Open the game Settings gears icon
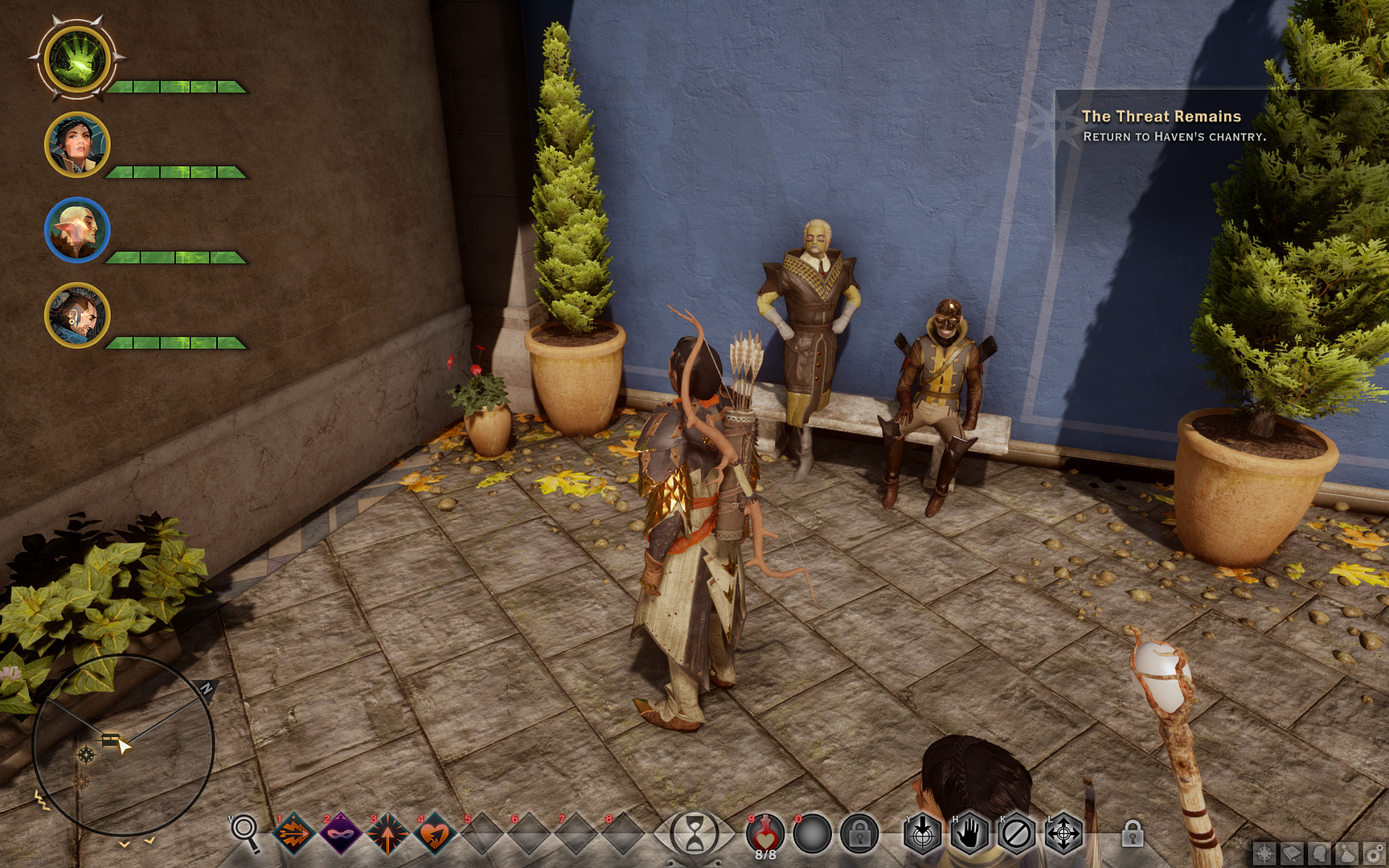Screen dimensions: 1389x868 tap(1375, 853)
